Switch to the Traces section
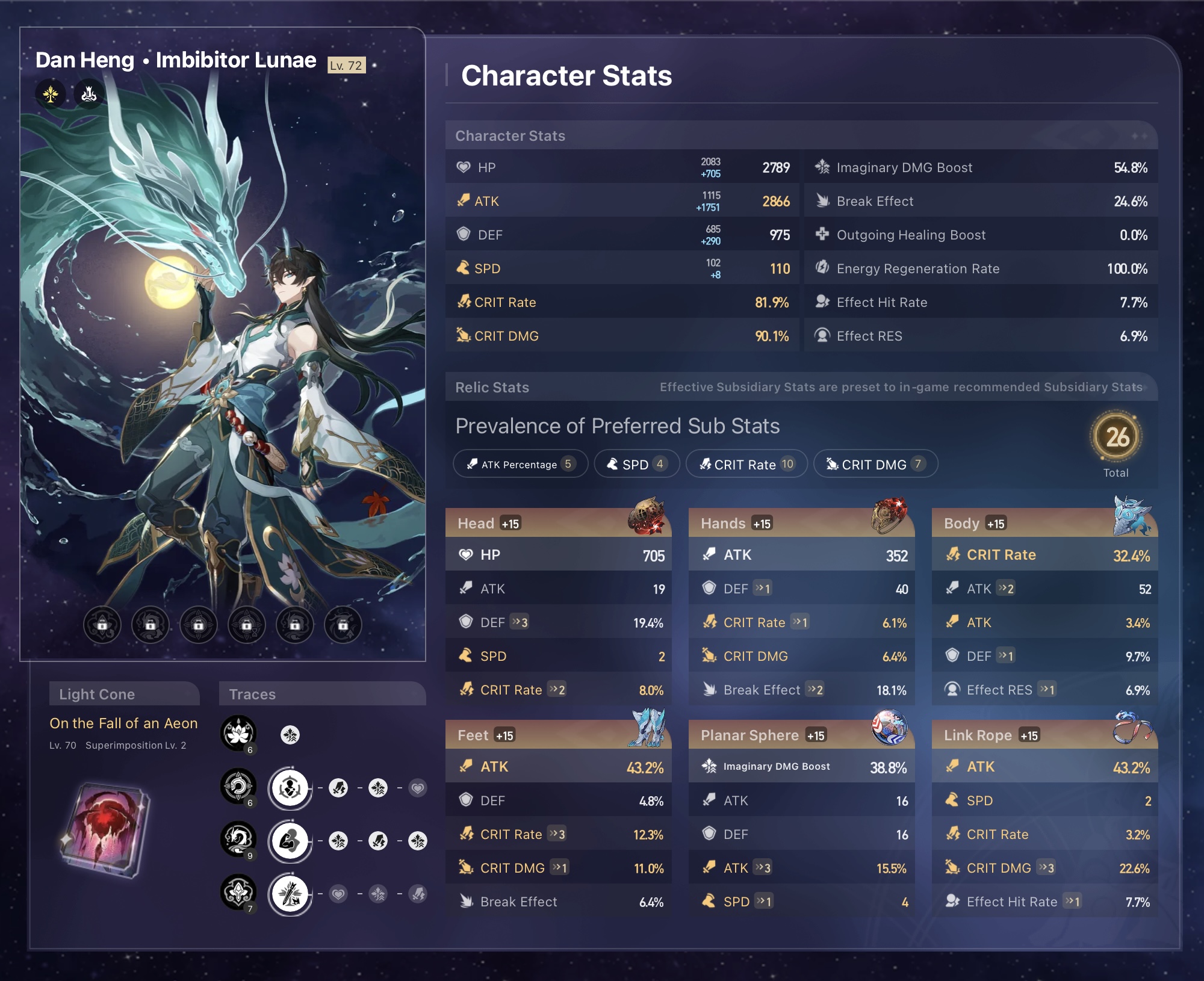The image size is (1204, 981). coord(252,694)
